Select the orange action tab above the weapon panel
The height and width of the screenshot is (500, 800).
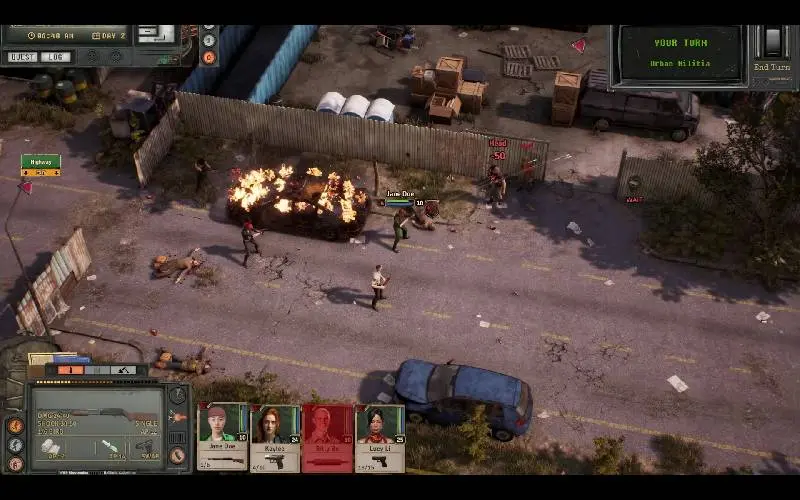[70, 370]
